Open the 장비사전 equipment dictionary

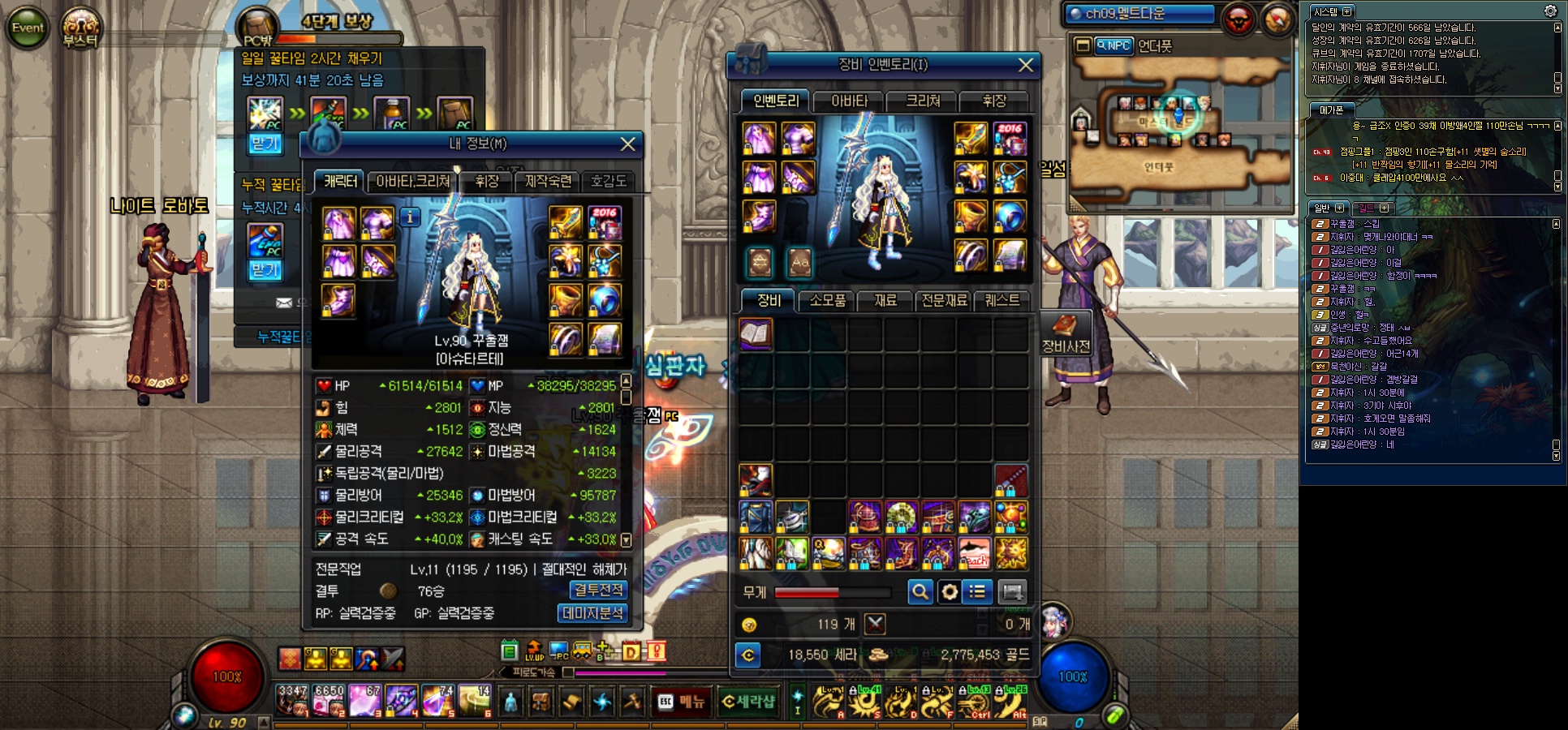pos(1066,333)
